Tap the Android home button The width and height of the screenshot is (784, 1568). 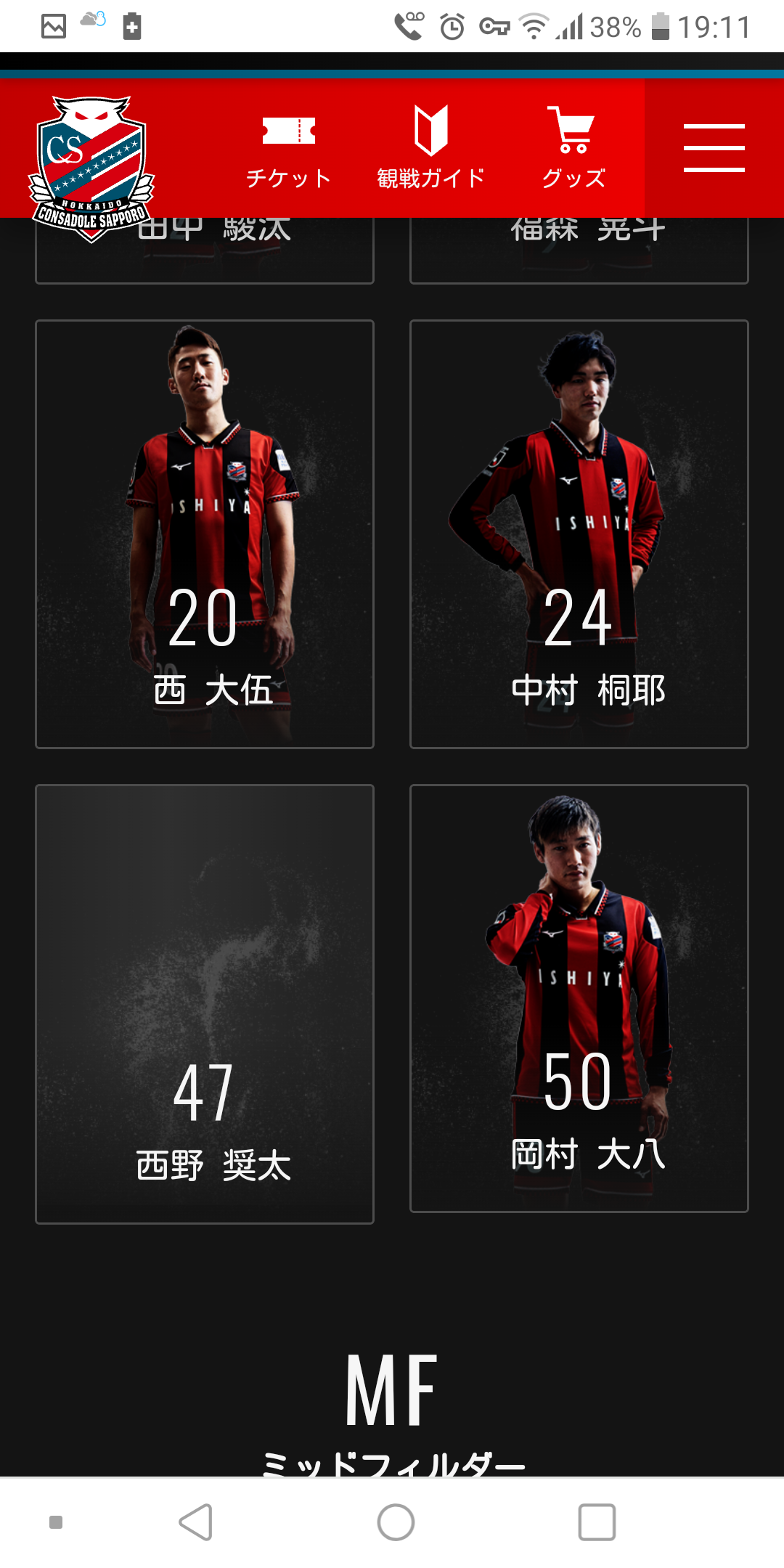tap(396, 1522)
